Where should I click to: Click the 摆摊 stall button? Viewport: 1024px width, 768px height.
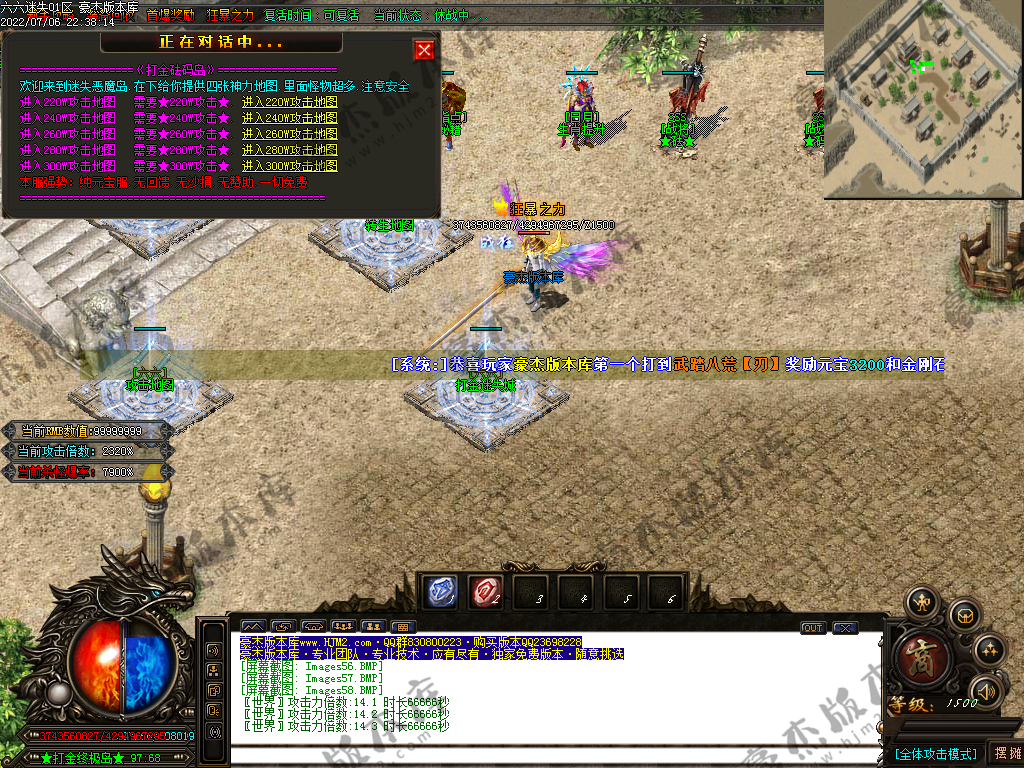1005,753
